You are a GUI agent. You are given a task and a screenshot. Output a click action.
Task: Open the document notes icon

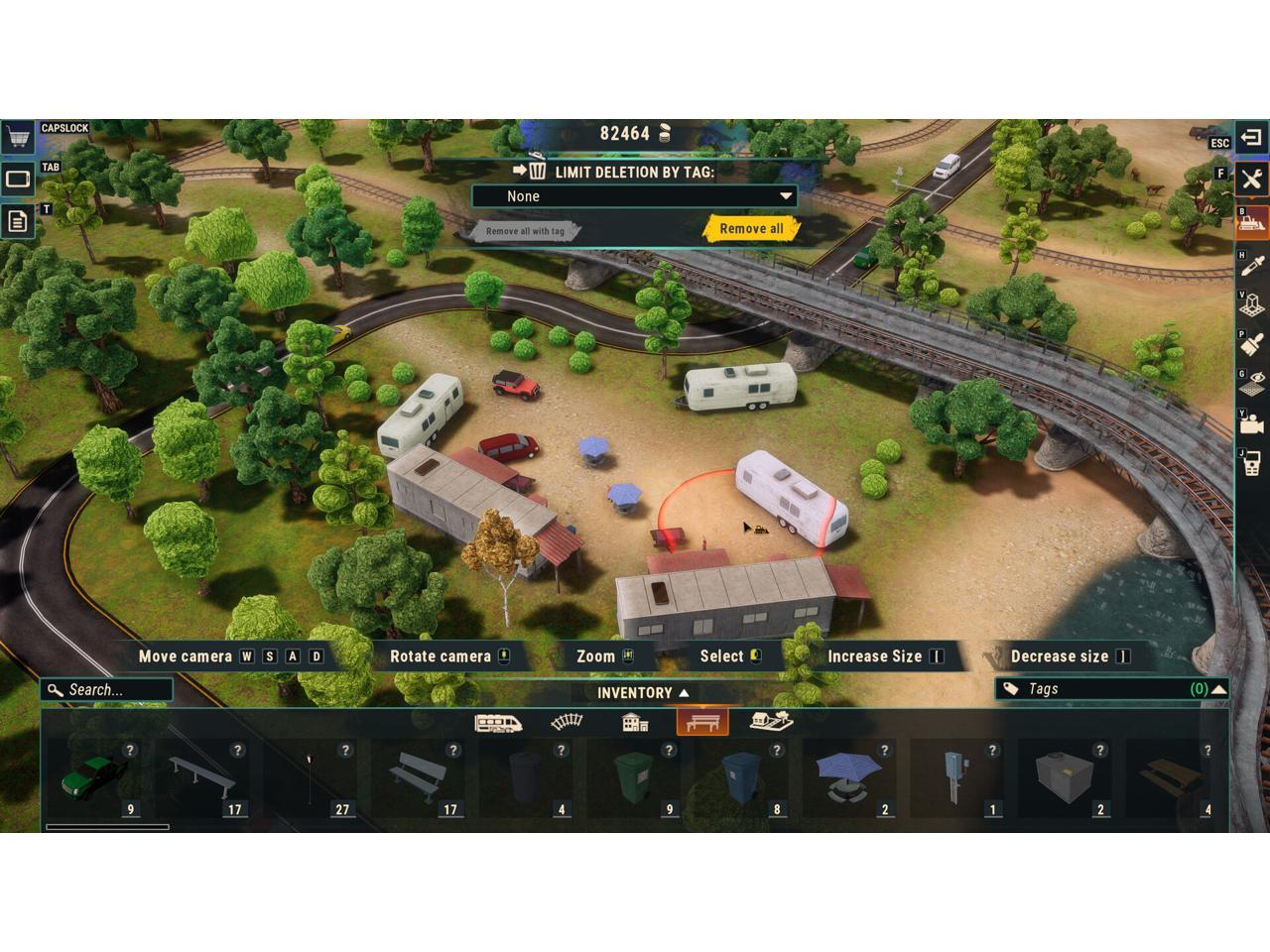point(18,221)
